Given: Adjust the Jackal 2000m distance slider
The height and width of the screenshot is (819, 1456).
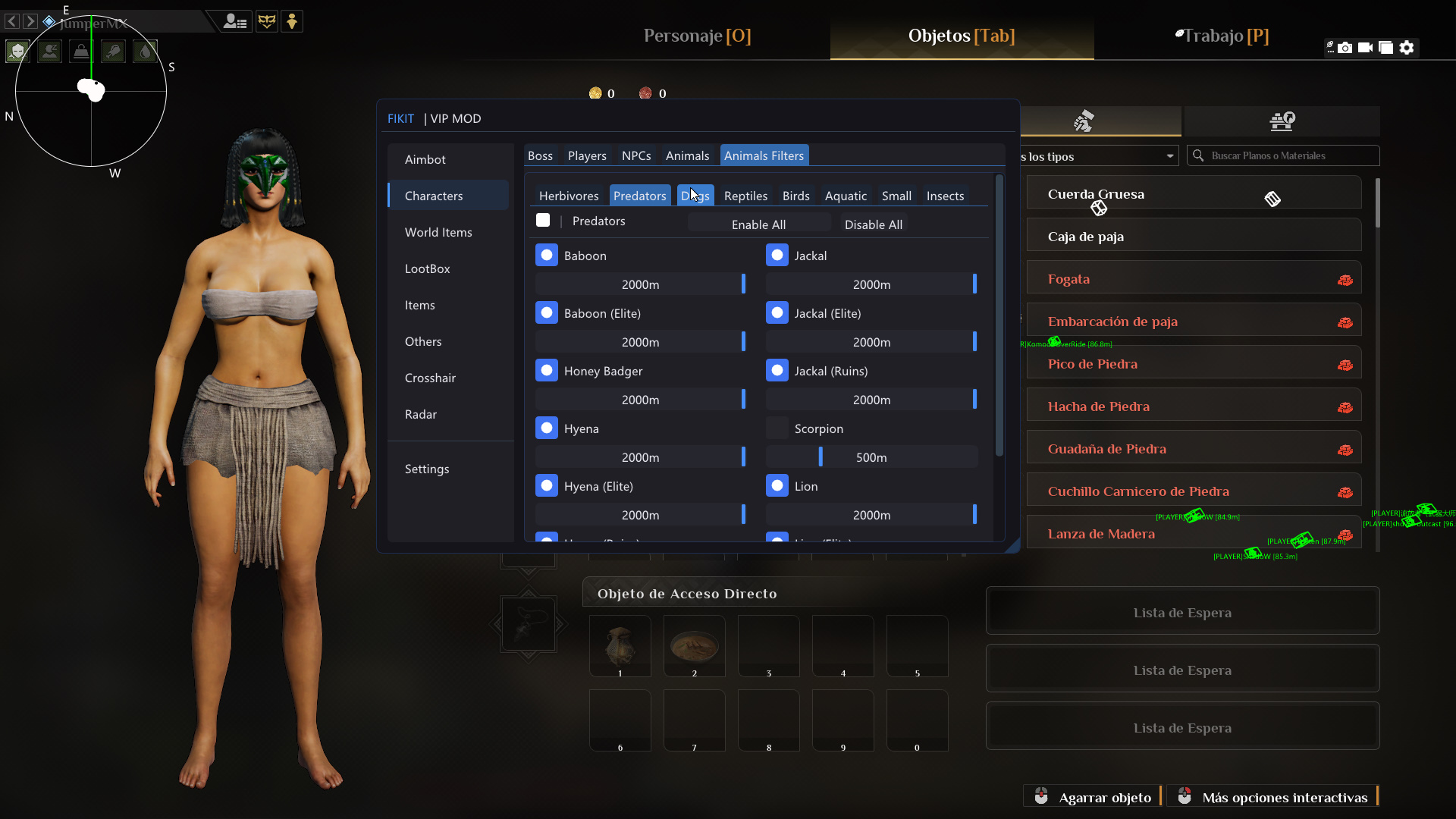Looking at the screenshot, I should (872, 284).
